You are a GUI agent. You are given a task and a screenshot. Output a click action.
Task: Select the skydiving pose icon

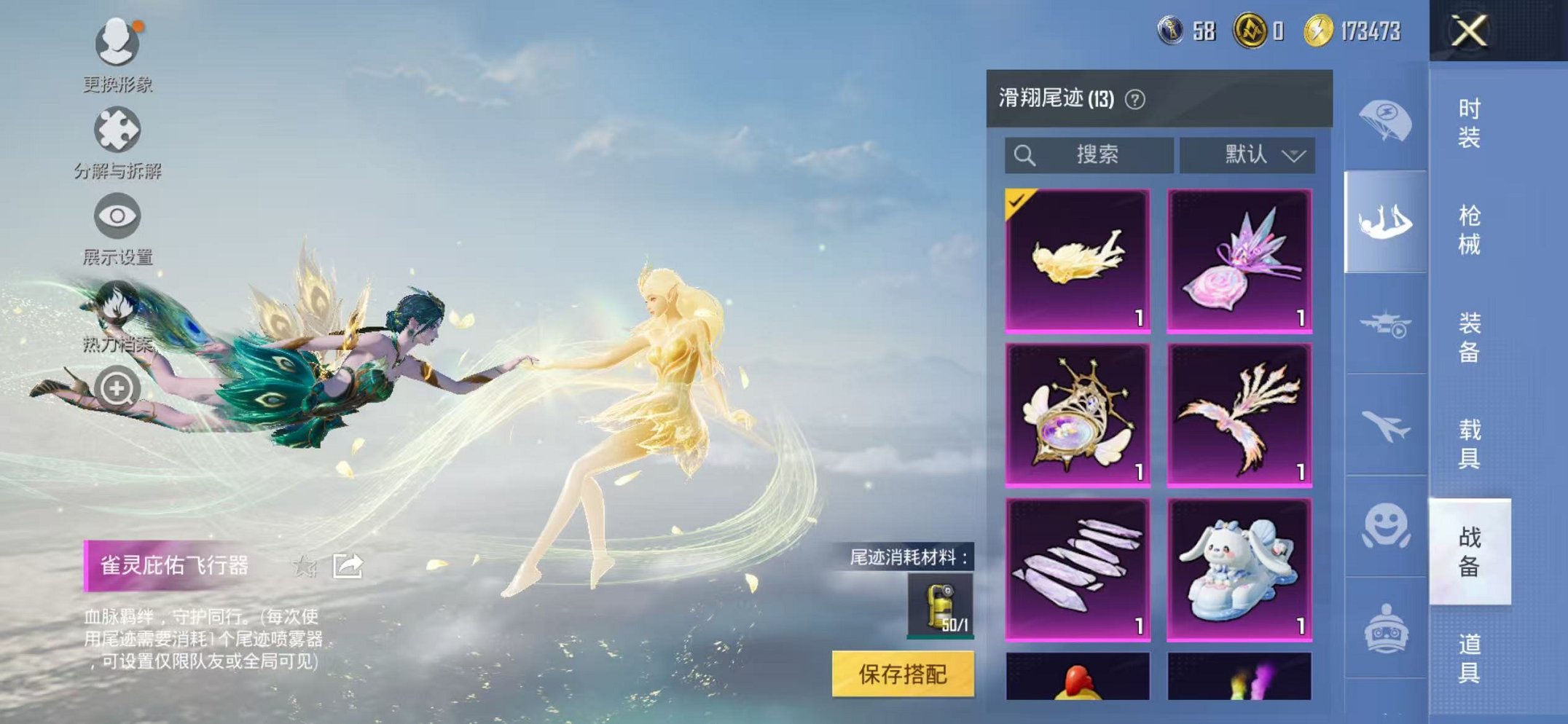[1387, 219]
